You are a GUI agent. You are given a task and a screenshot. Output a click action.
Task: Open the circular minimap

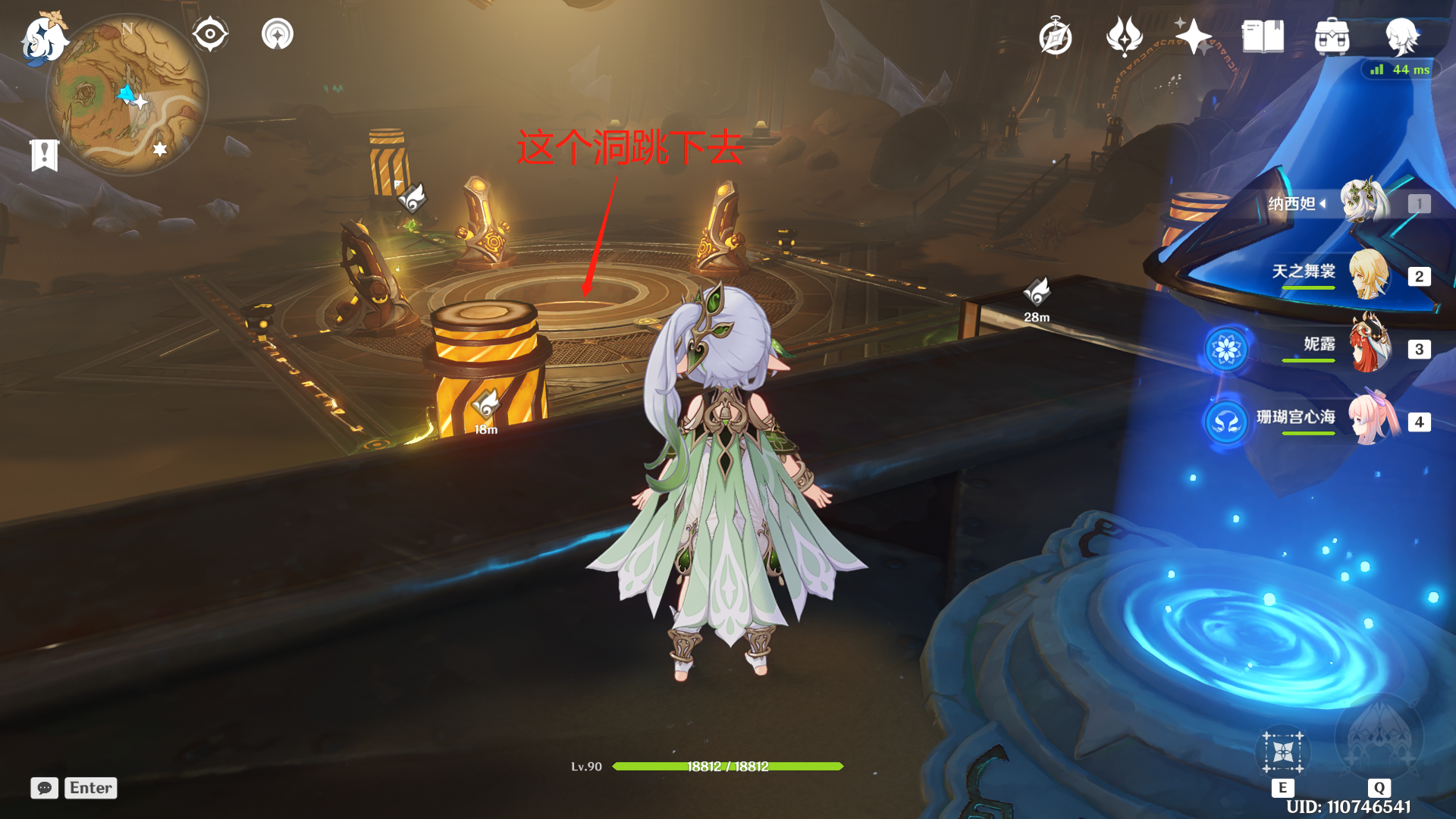pos(127,95)
